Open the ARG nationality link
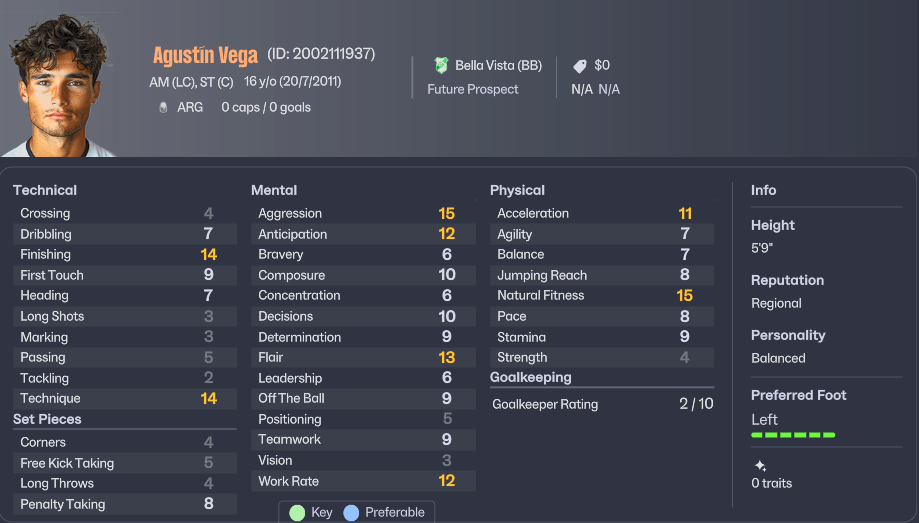 (190, 107)
